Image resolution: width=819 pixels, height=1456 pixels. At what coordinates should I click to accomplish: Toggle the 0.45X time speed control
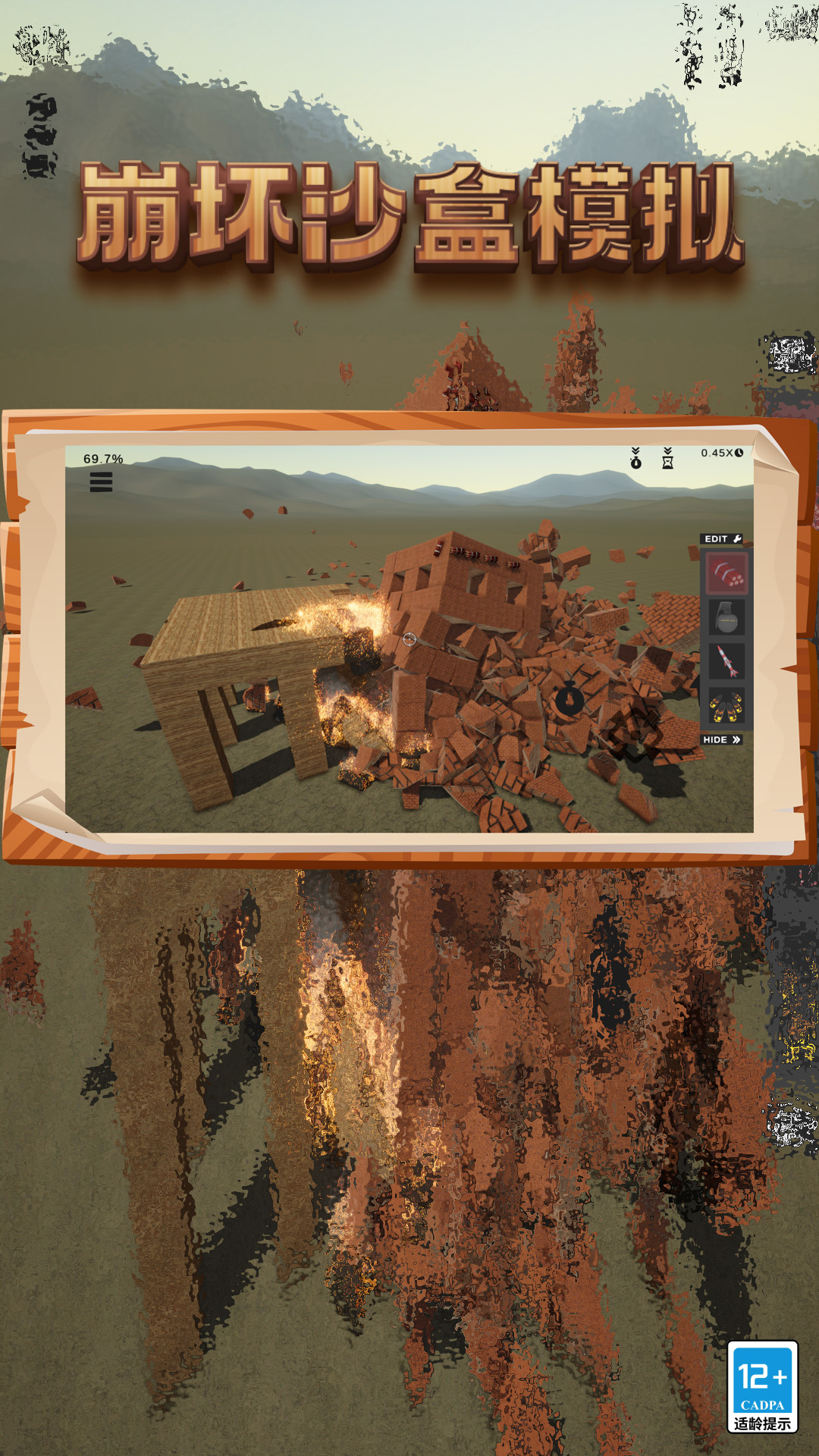point(721,453)
